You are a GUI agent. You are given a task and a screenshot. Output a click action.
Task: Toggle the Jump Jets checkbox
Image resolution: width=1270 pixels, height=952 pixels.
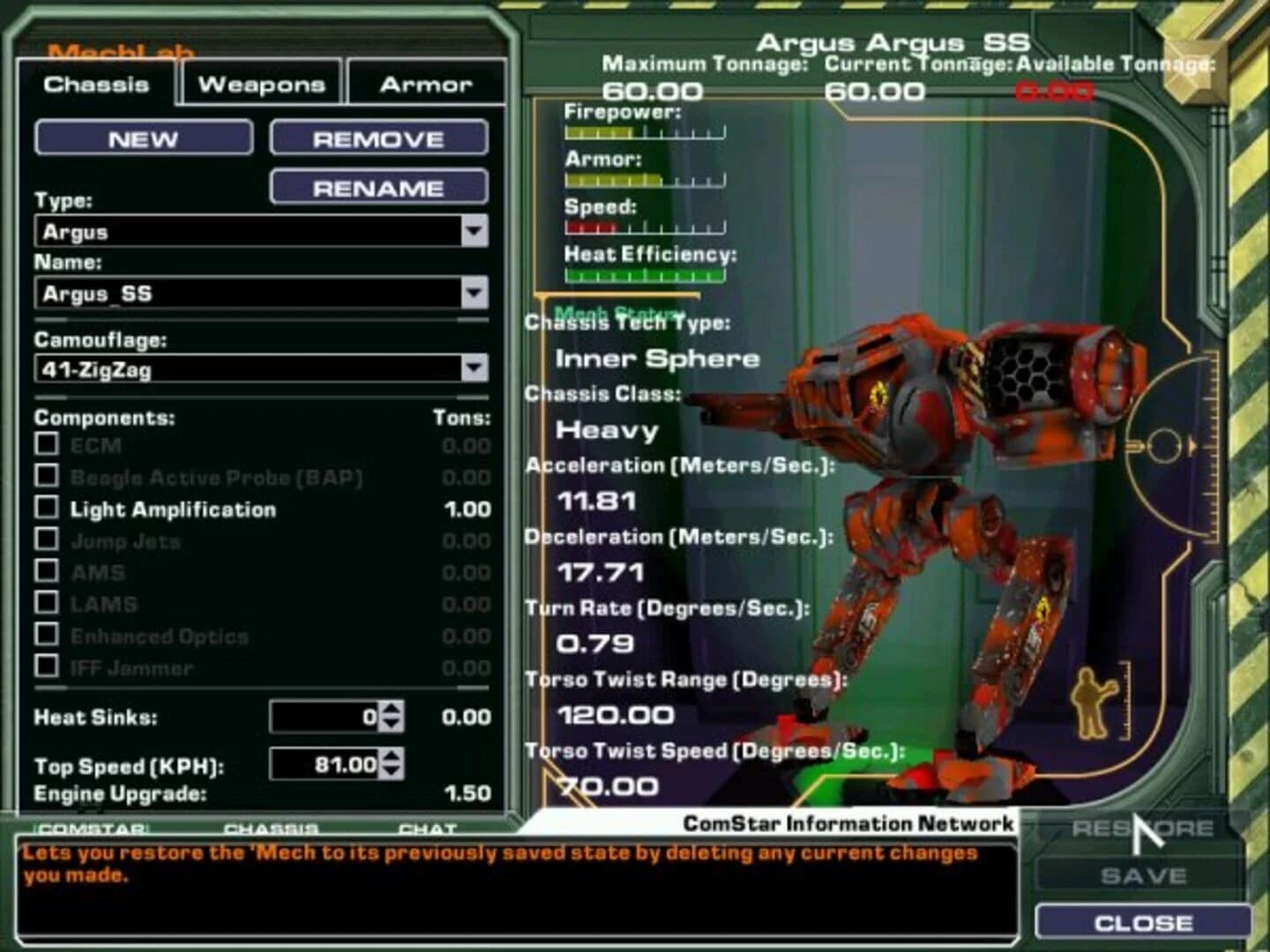48,541
